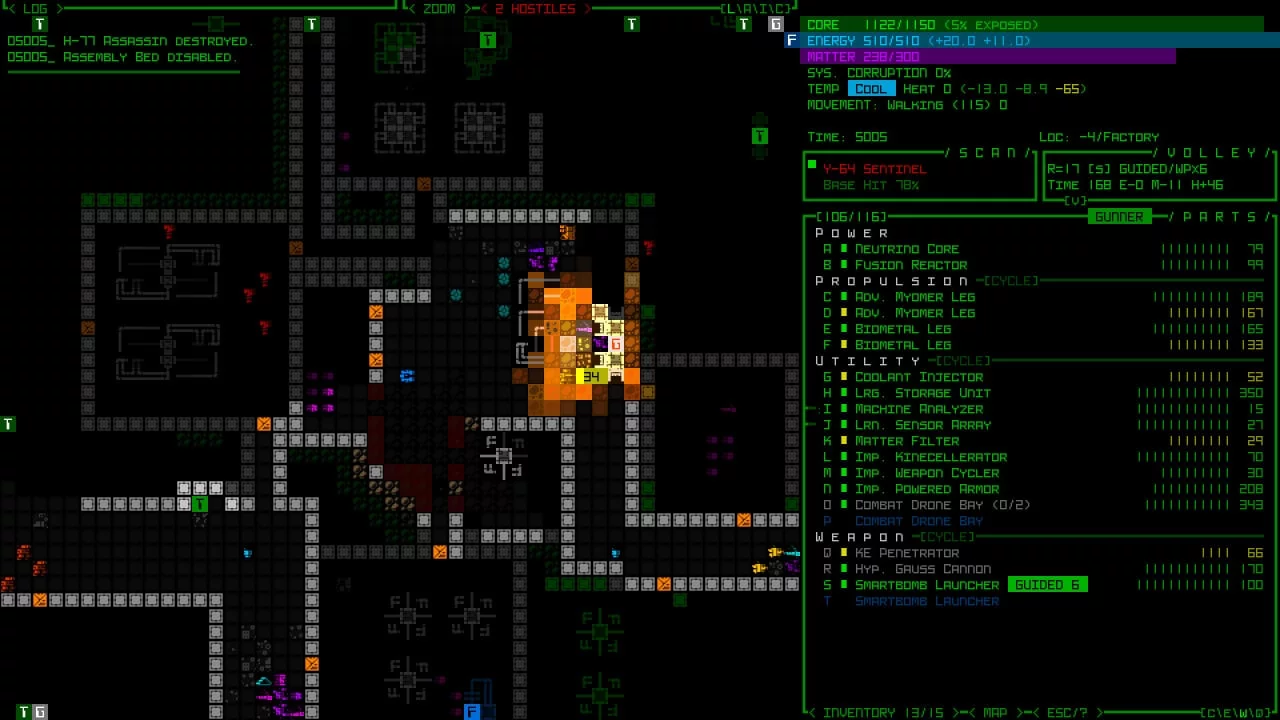This screenshot has width=1280, height=720.
Task: Open the Map button at bottom
Action: (995, 712)
